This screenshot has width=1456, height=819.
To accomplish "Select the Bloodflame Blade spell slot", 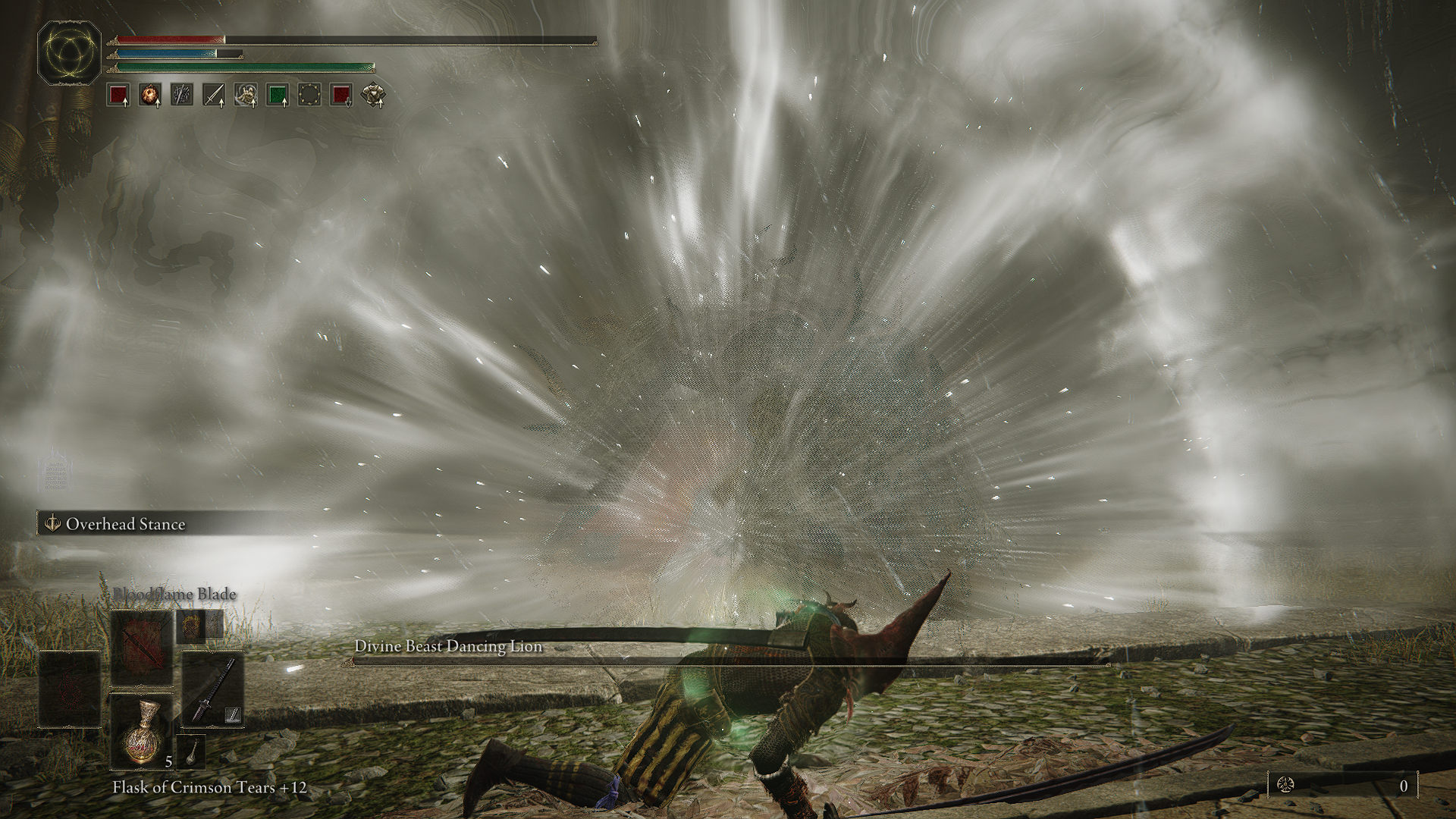I will pyautogui.click(x=143, y=648).
